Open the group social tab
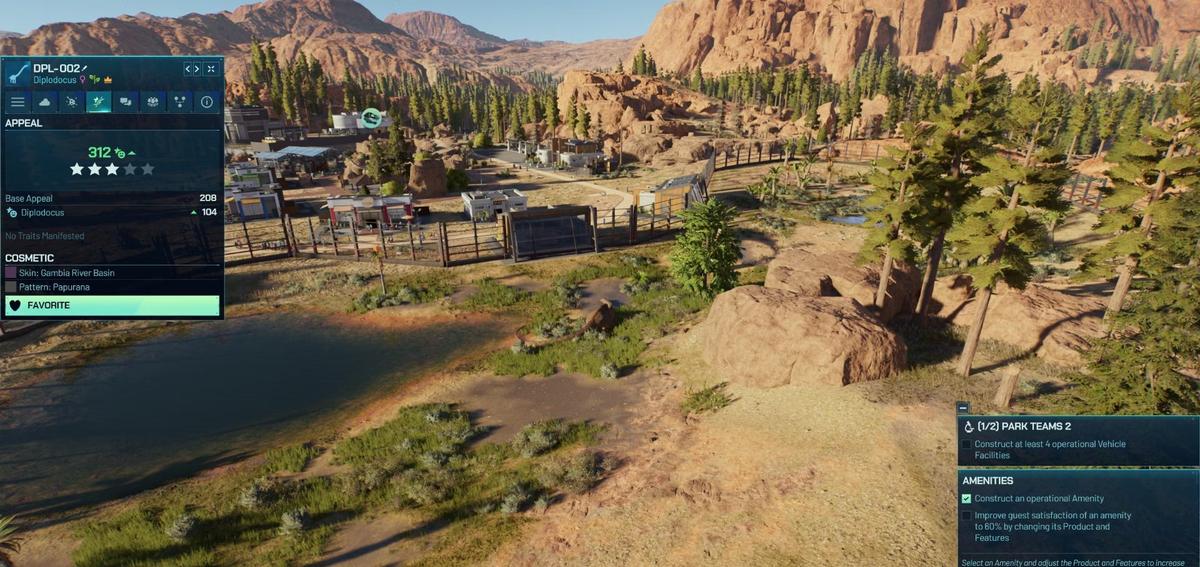The width and height of the screenshot is (1200, 567). [152, 102]
